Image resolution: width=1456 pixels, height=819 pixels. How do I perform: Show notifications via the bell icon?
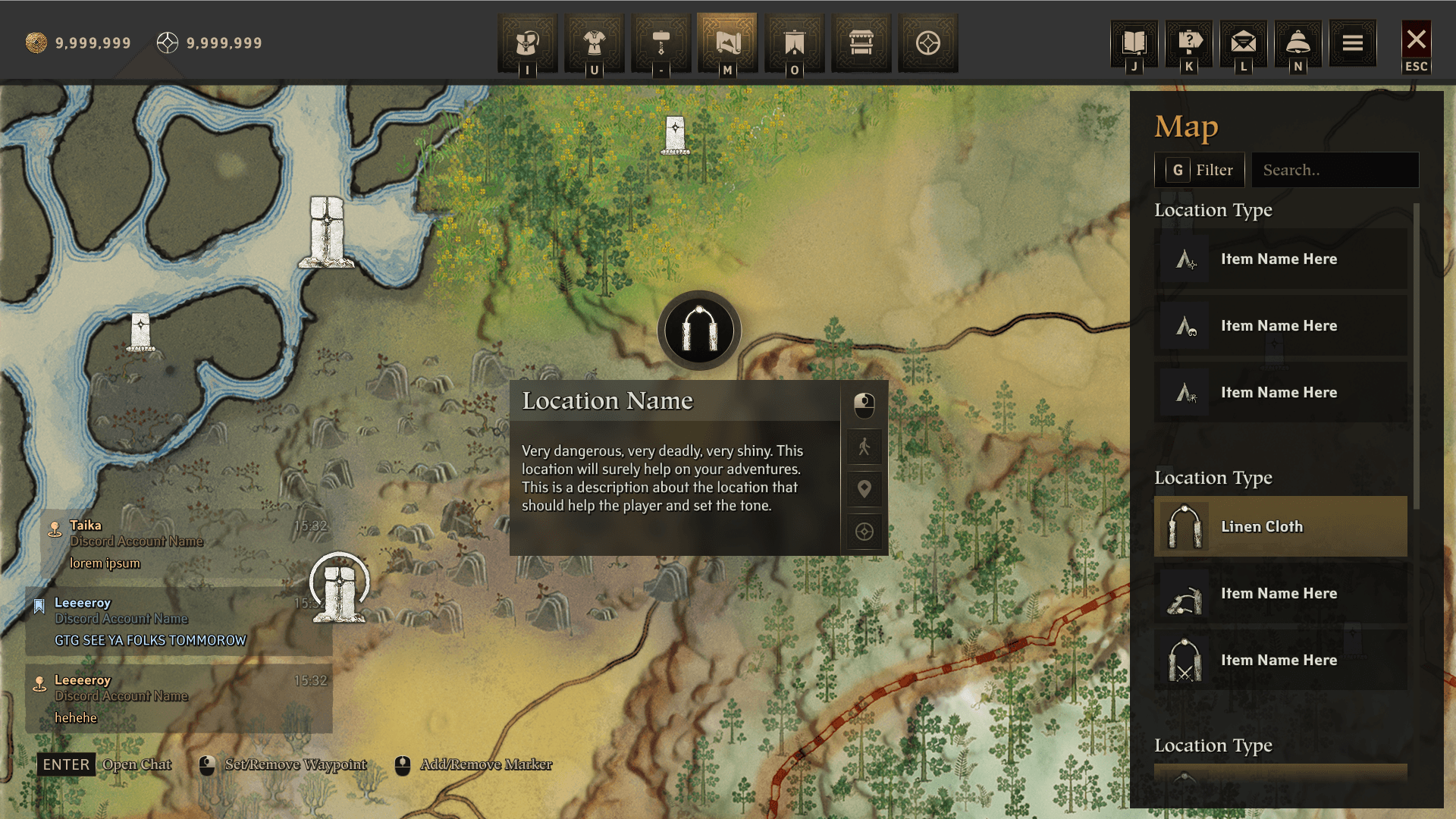1298,43
